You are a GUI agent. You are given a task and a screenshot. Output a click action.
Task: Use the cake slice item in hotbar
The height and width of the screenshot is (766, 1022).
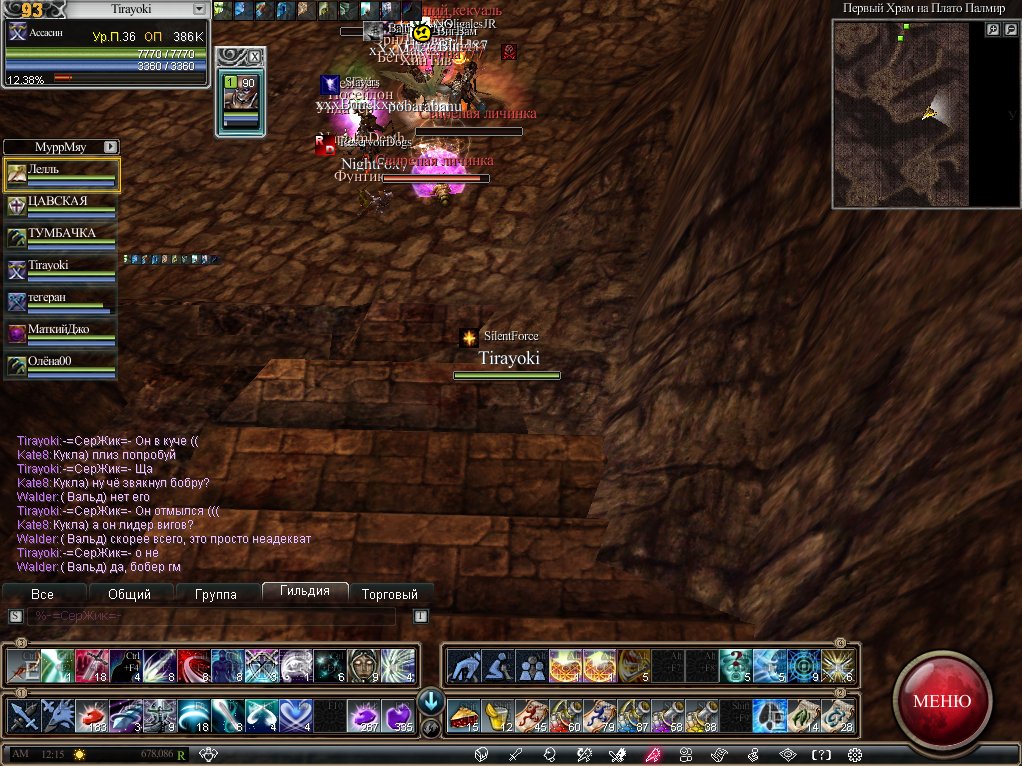(x=462, y=715)
